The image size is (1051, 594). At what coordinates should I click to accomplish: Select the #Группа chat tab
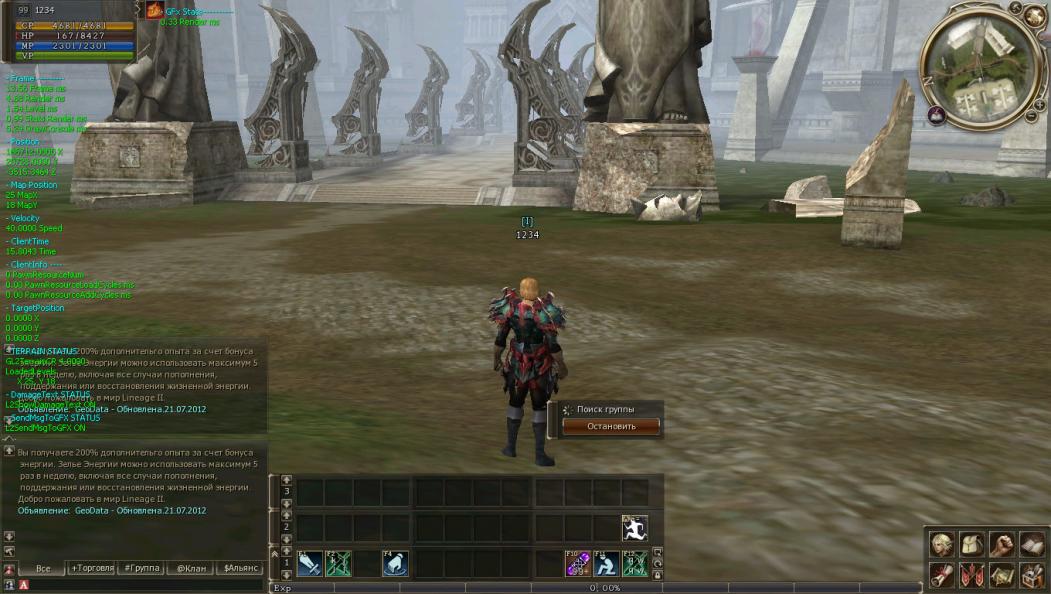tap(140, 568)
